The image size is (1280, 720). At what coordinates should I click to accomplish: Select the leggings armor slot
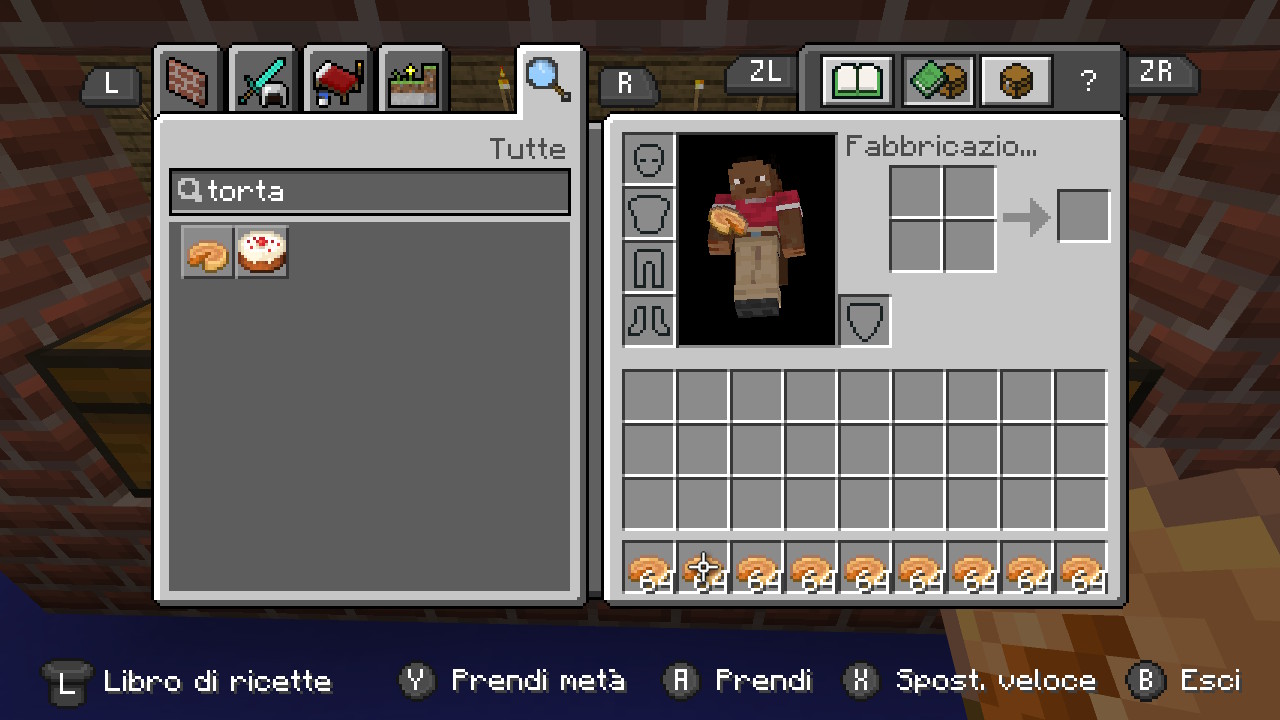pyautogui.click(x=649, y=267)
